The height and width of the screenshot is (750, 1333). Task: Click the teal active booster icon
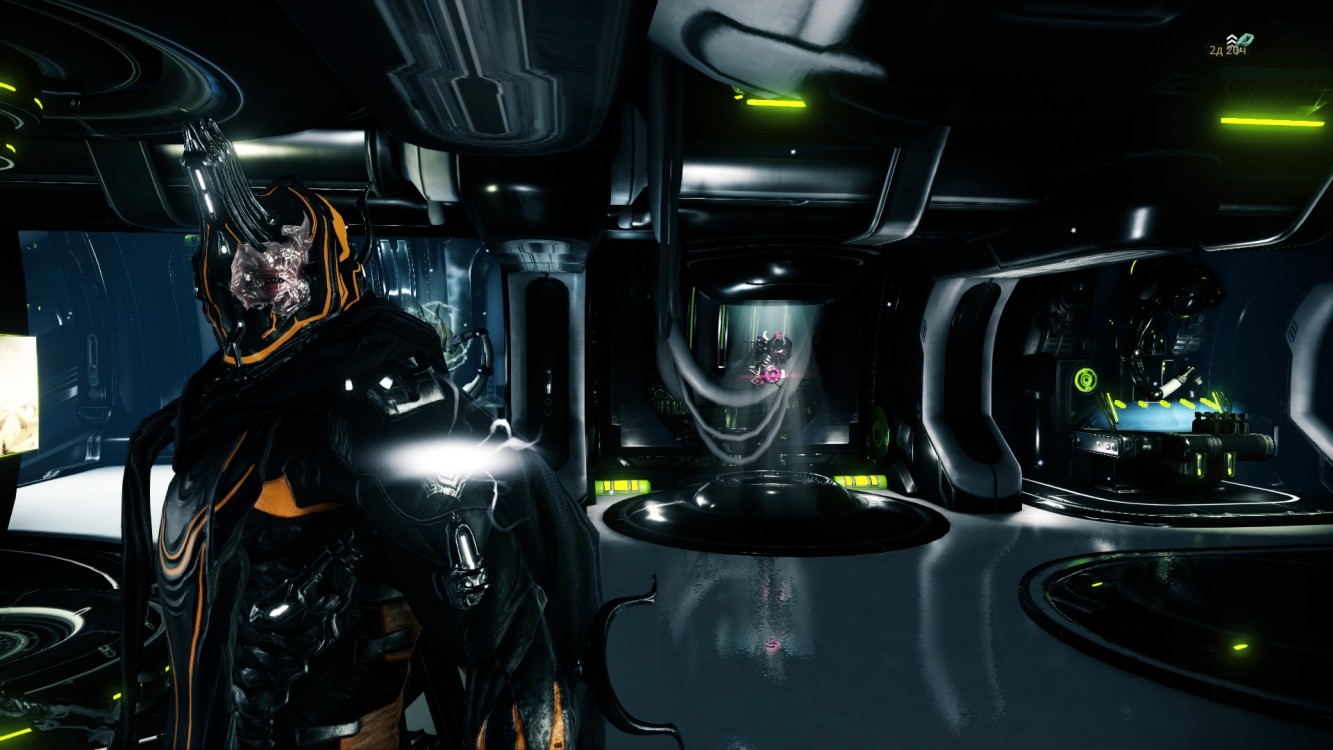pyautogui.click(x=1245, y=40)
